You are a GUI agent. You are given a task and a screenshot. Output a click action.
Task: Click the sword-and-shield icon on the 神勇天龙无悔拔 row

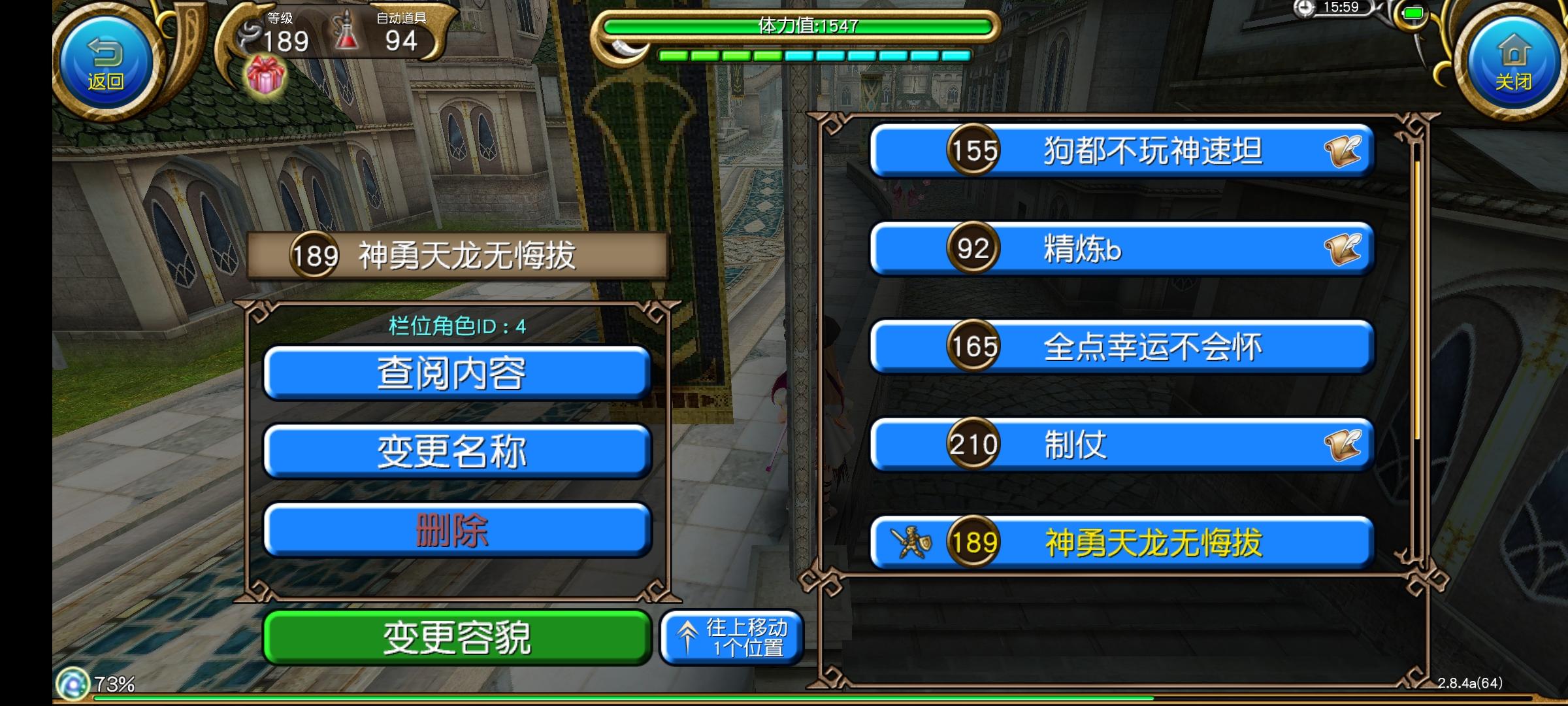tap(911, 542)
